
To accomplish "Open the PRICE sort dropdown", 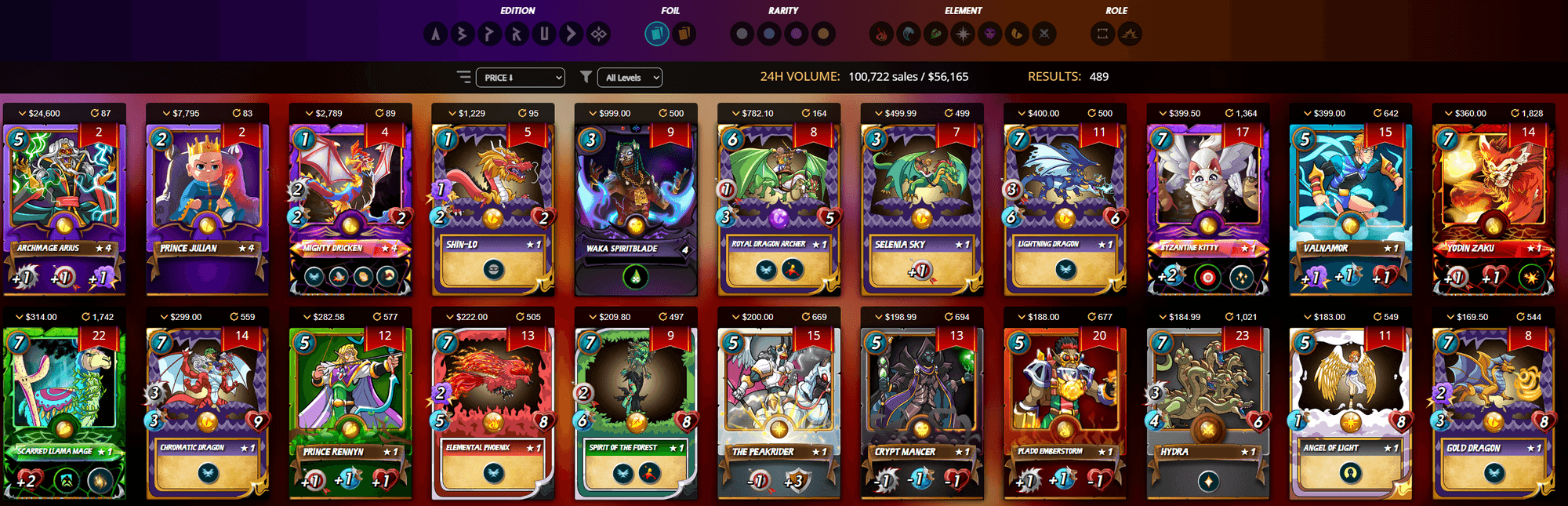I will (x=523, y=78).
